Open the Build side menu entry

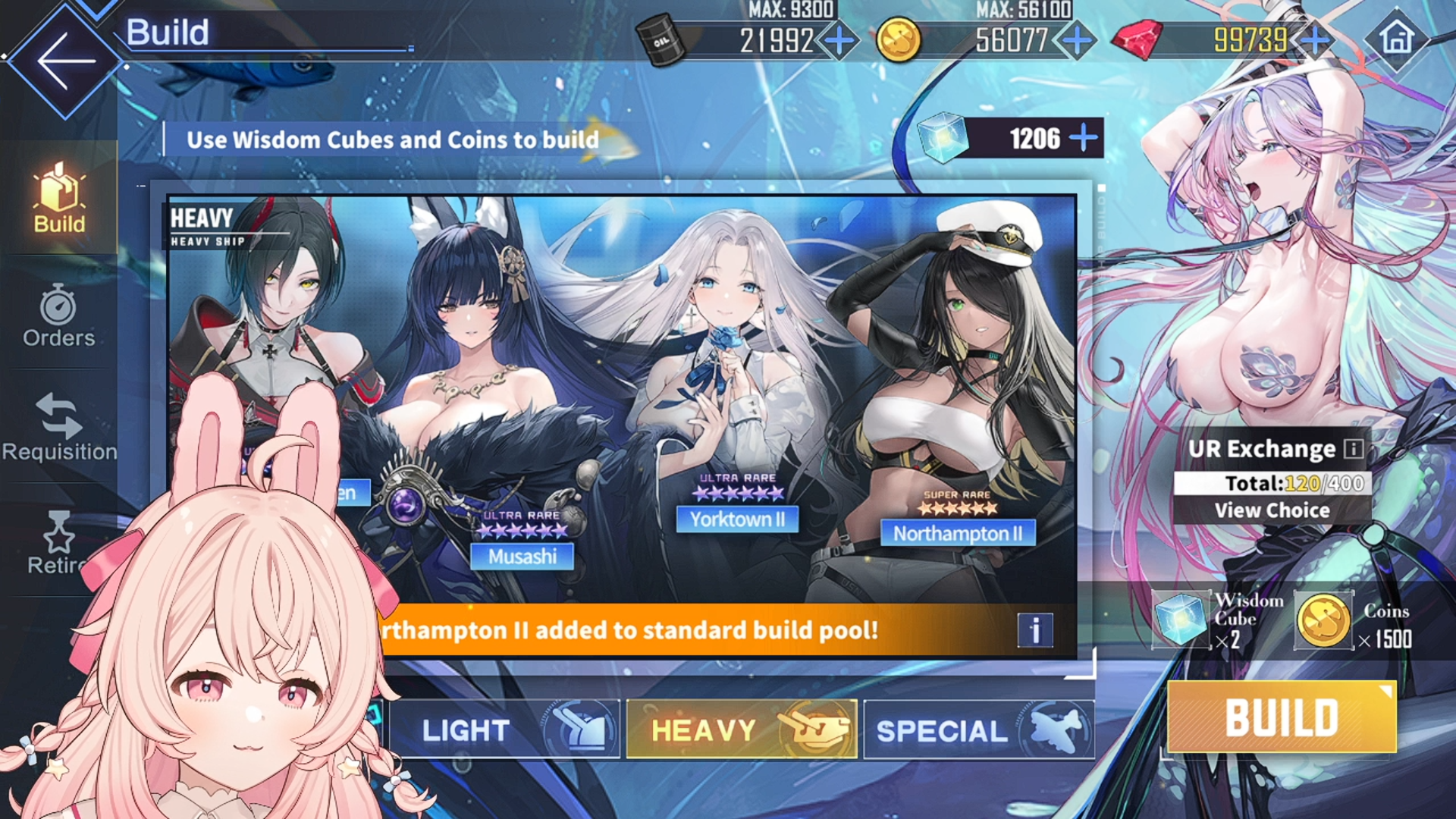(x=59, y=199)
